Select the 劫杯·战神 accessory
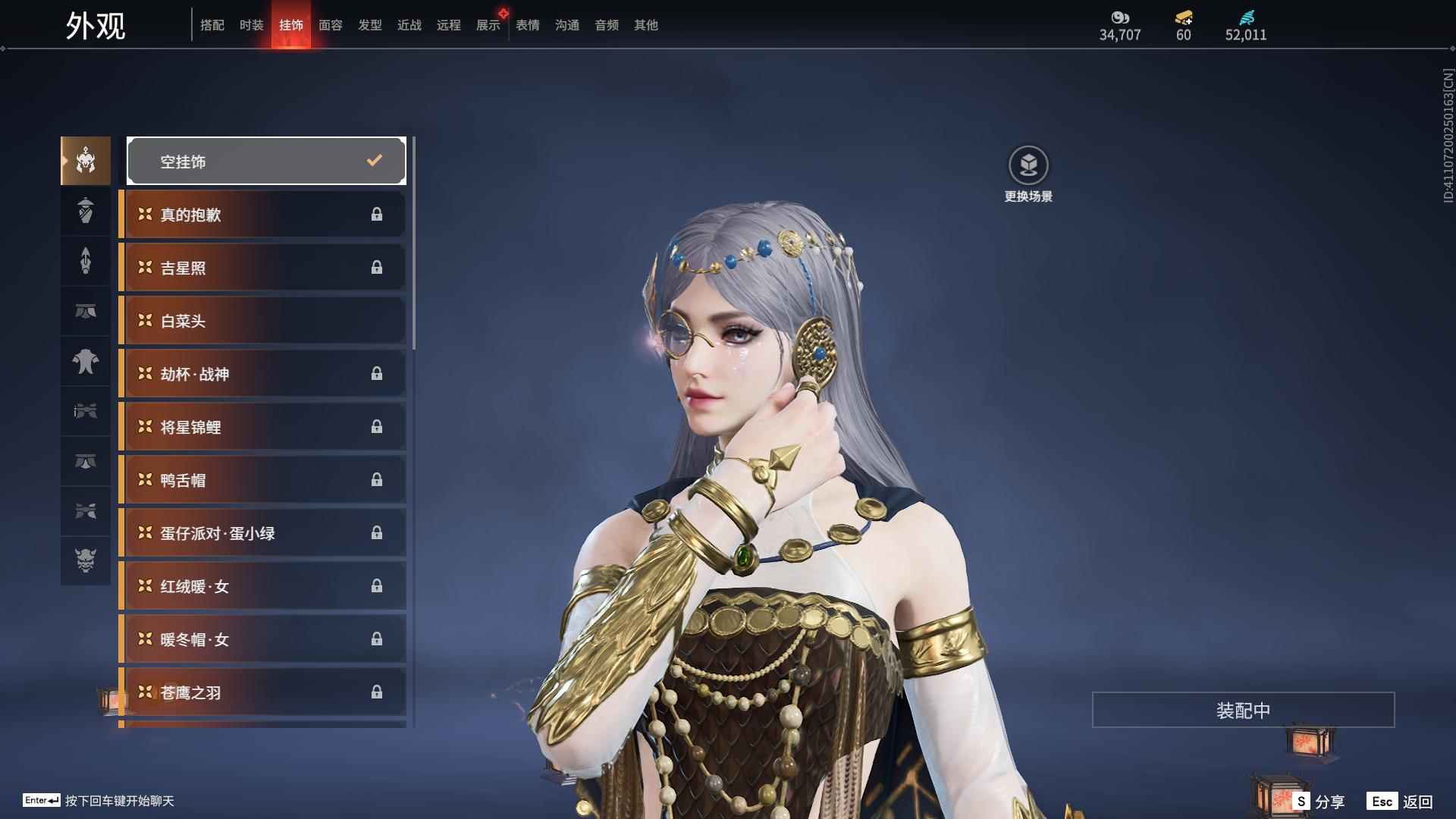 coord(263,374)
